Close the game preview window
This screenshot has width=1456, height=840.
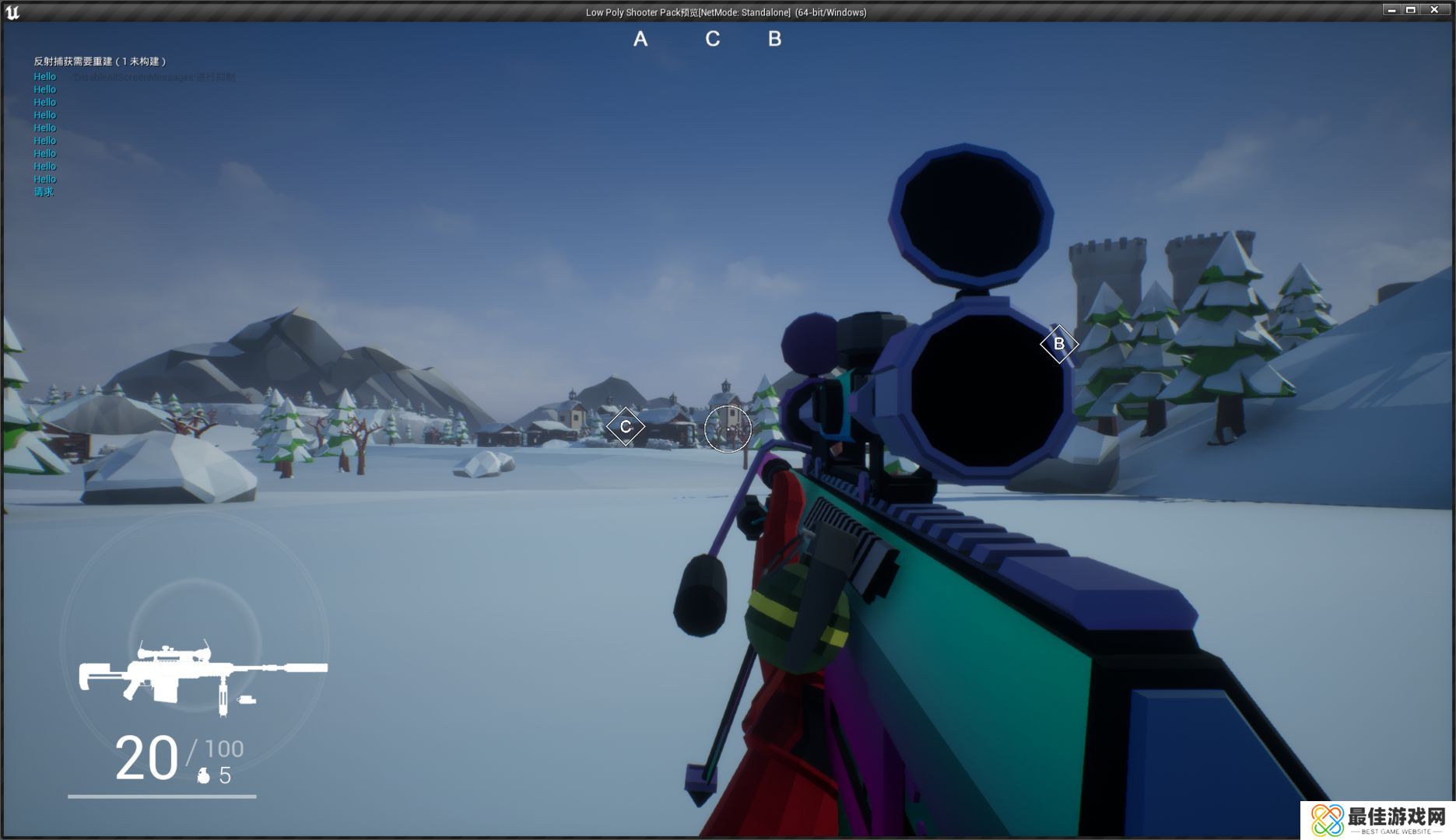1434,10
